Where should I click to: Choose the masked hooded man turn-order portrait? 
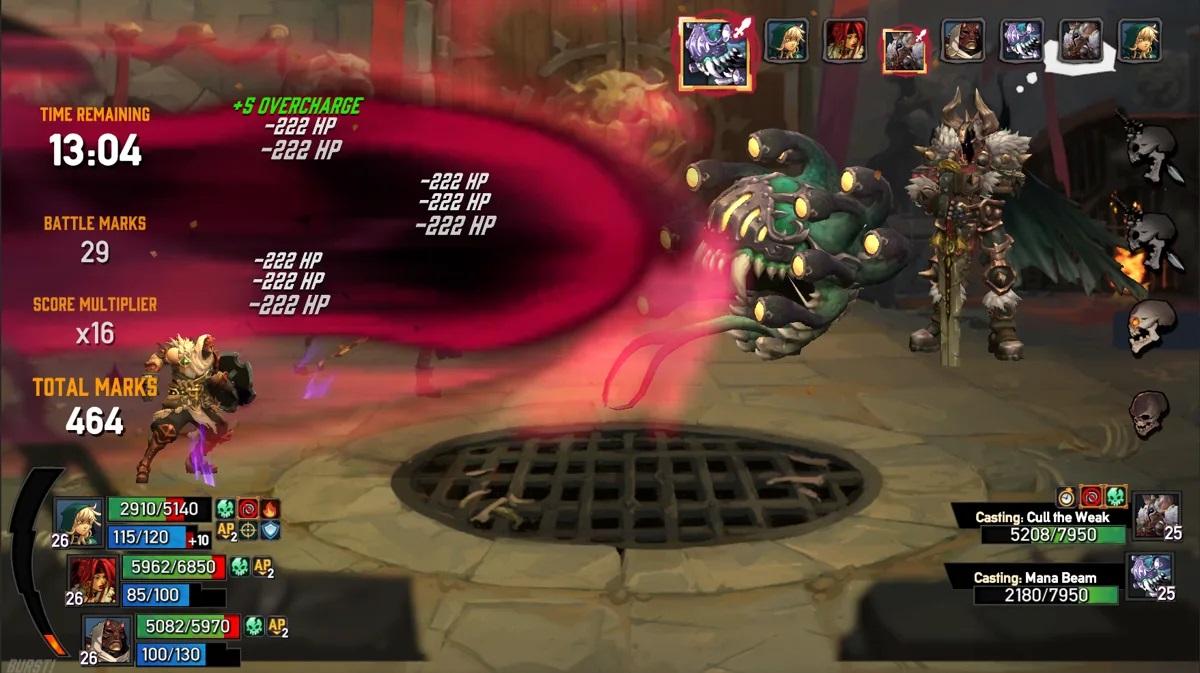point(962,41)
